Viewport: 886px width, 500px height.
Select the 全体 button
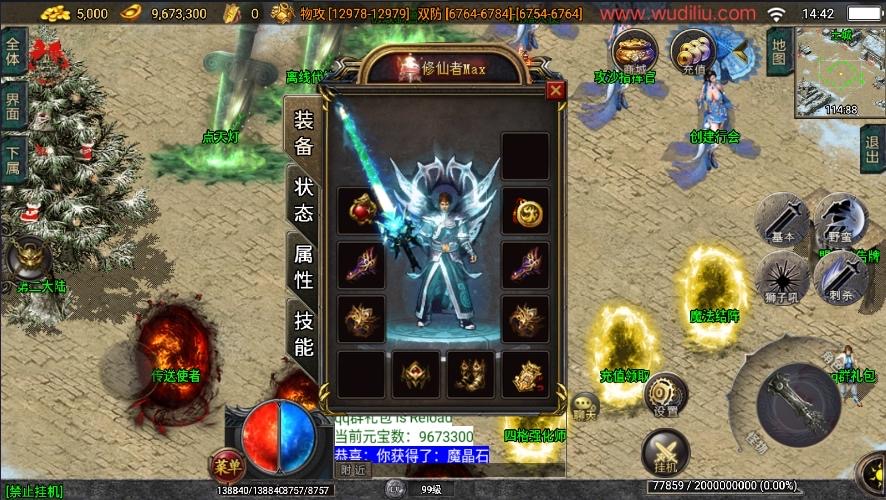point(13,45)
